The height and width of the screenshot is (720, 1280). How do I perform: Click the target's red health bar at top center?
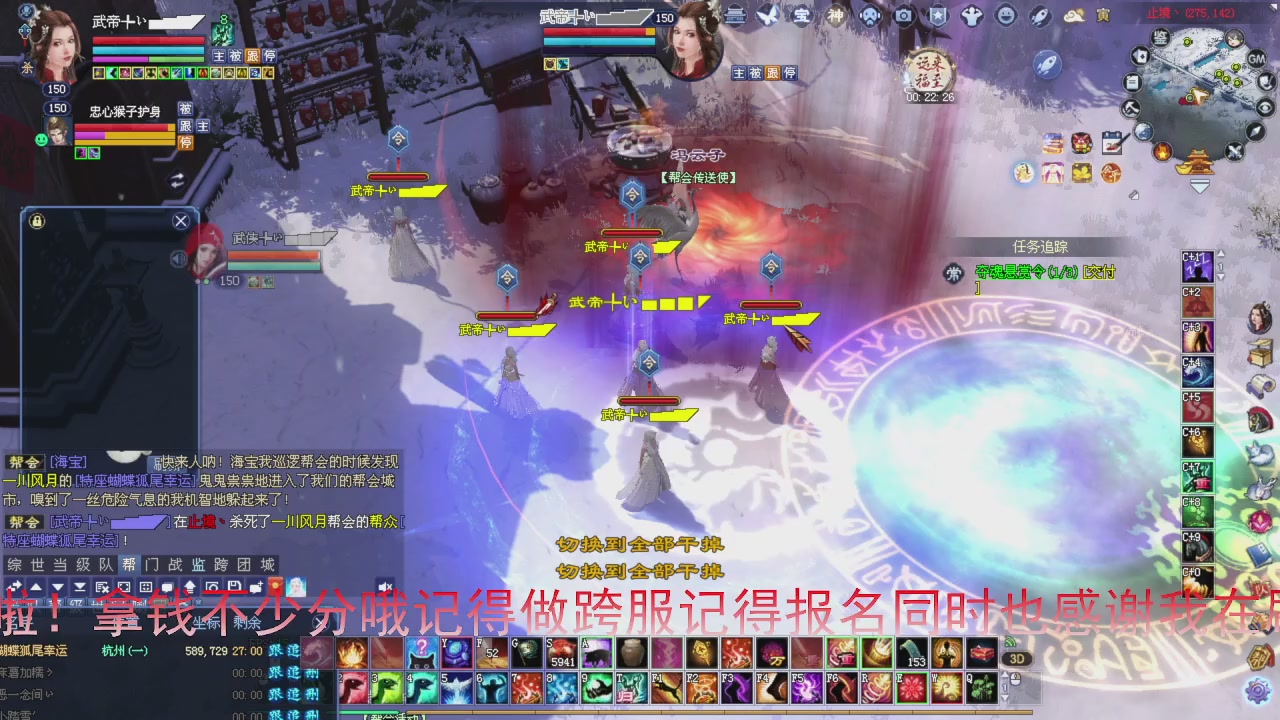coord(600,30)
